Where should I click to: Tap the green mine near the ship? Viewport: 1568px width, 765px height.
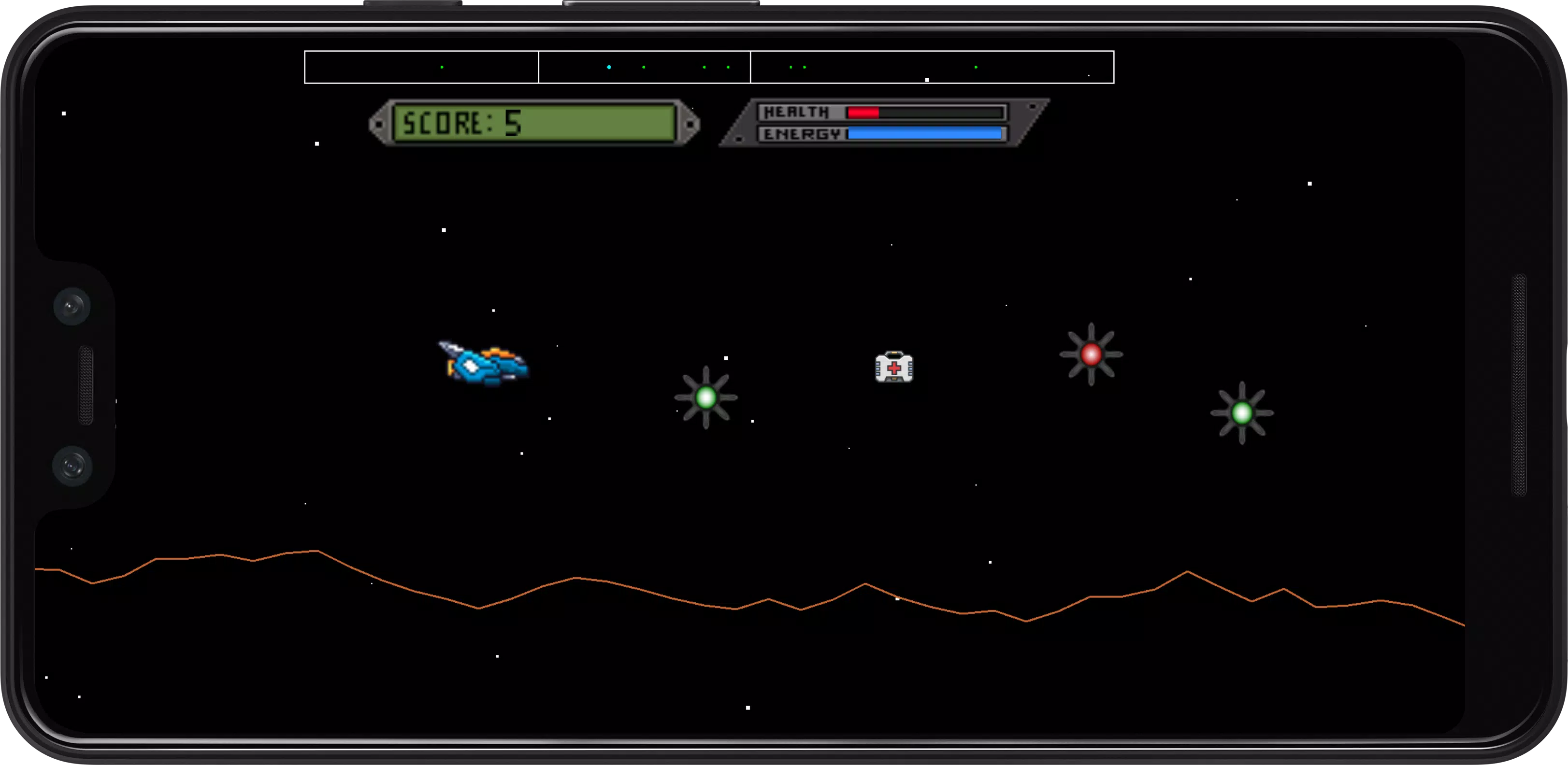706,397
